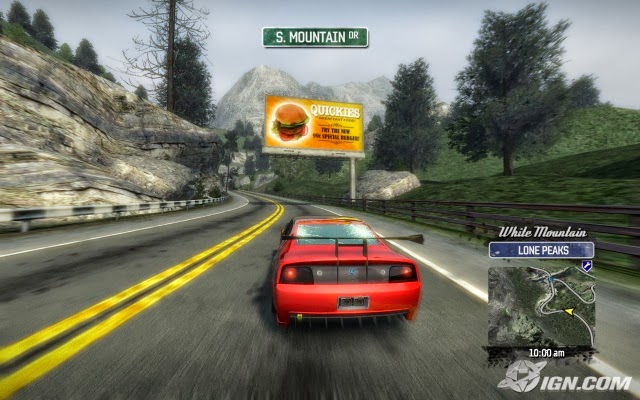This screenshot has width=640, height=400.
Task: Click the Lone Peaks location banner
Action: coord(541,250)
